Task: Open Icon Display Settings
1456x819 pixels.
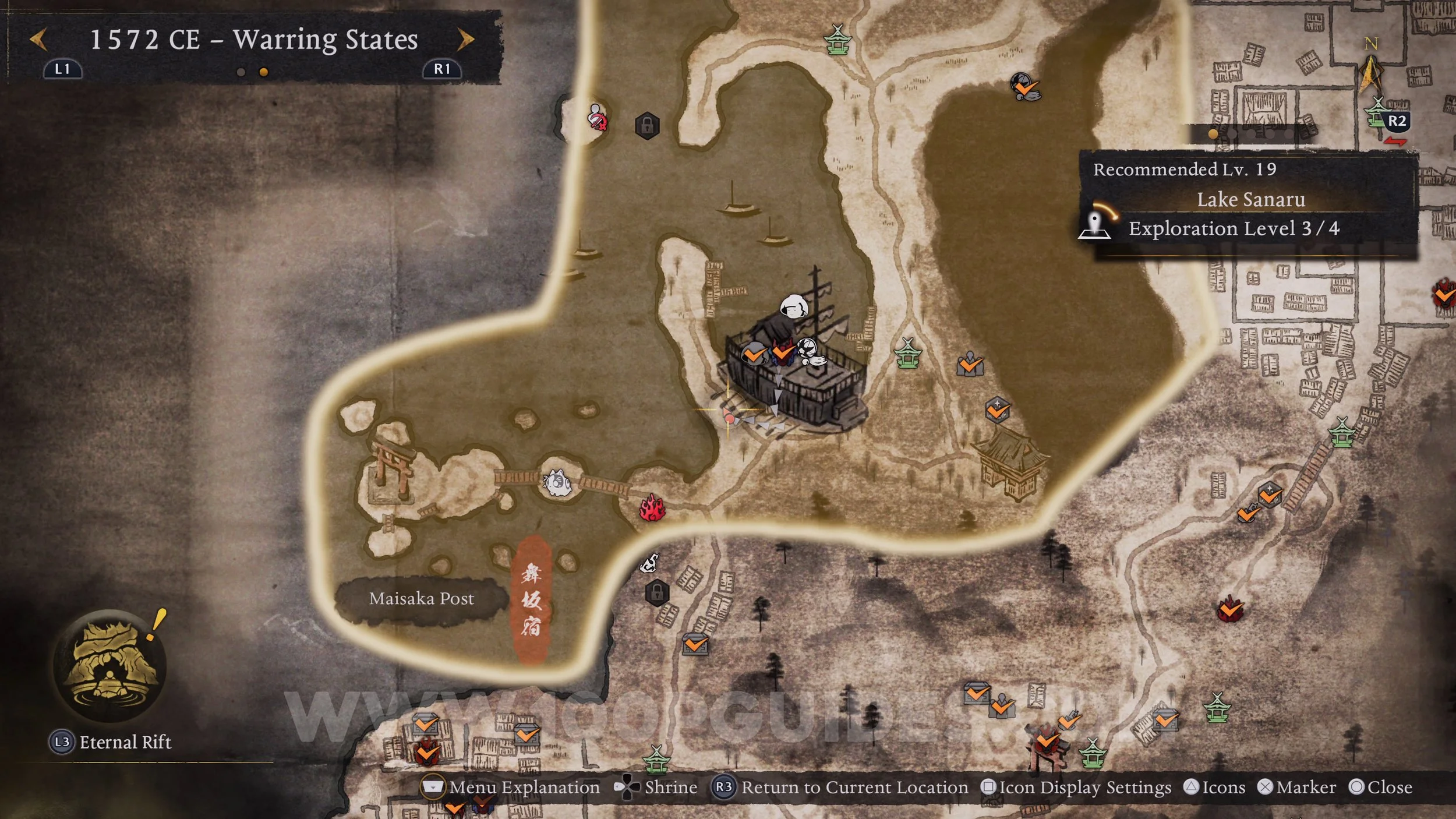Action: pos(1076,788)
